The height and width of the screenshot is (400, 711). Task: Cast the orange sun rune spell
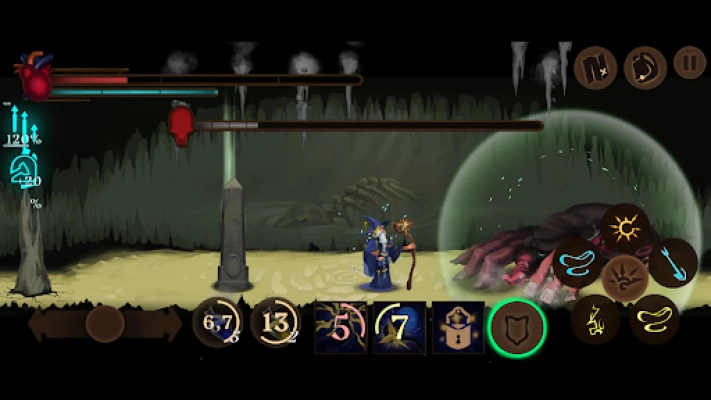point(628,227)
